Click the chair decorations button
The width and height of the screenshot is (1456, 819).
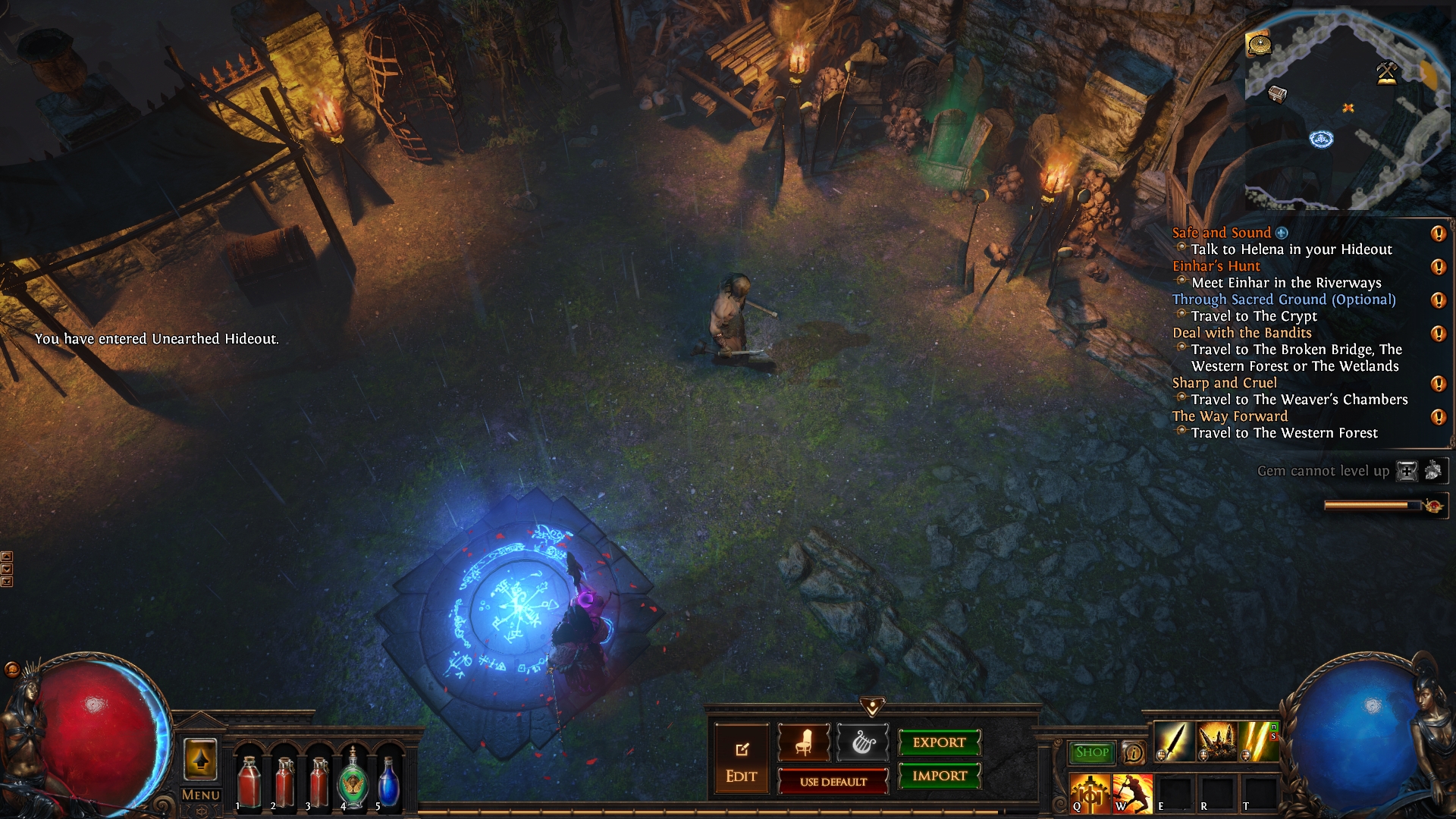pyautogui.click(x=803, y=742)
